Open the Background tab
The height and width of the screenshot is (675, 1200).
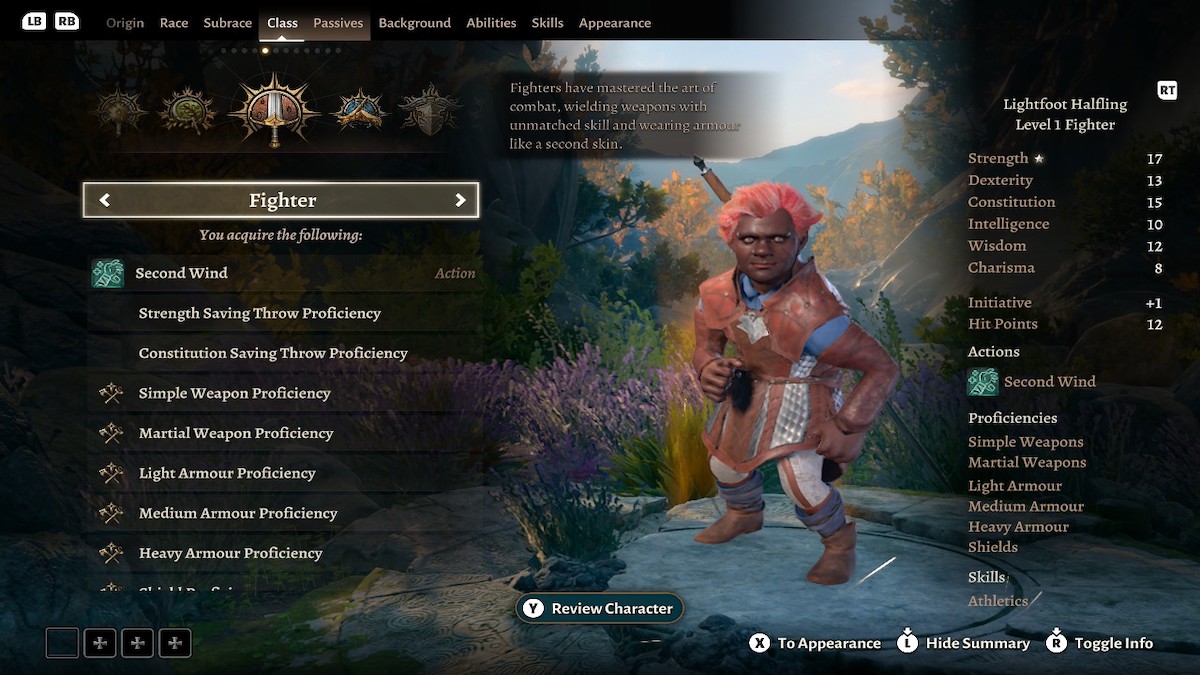[x=414, y=23]
